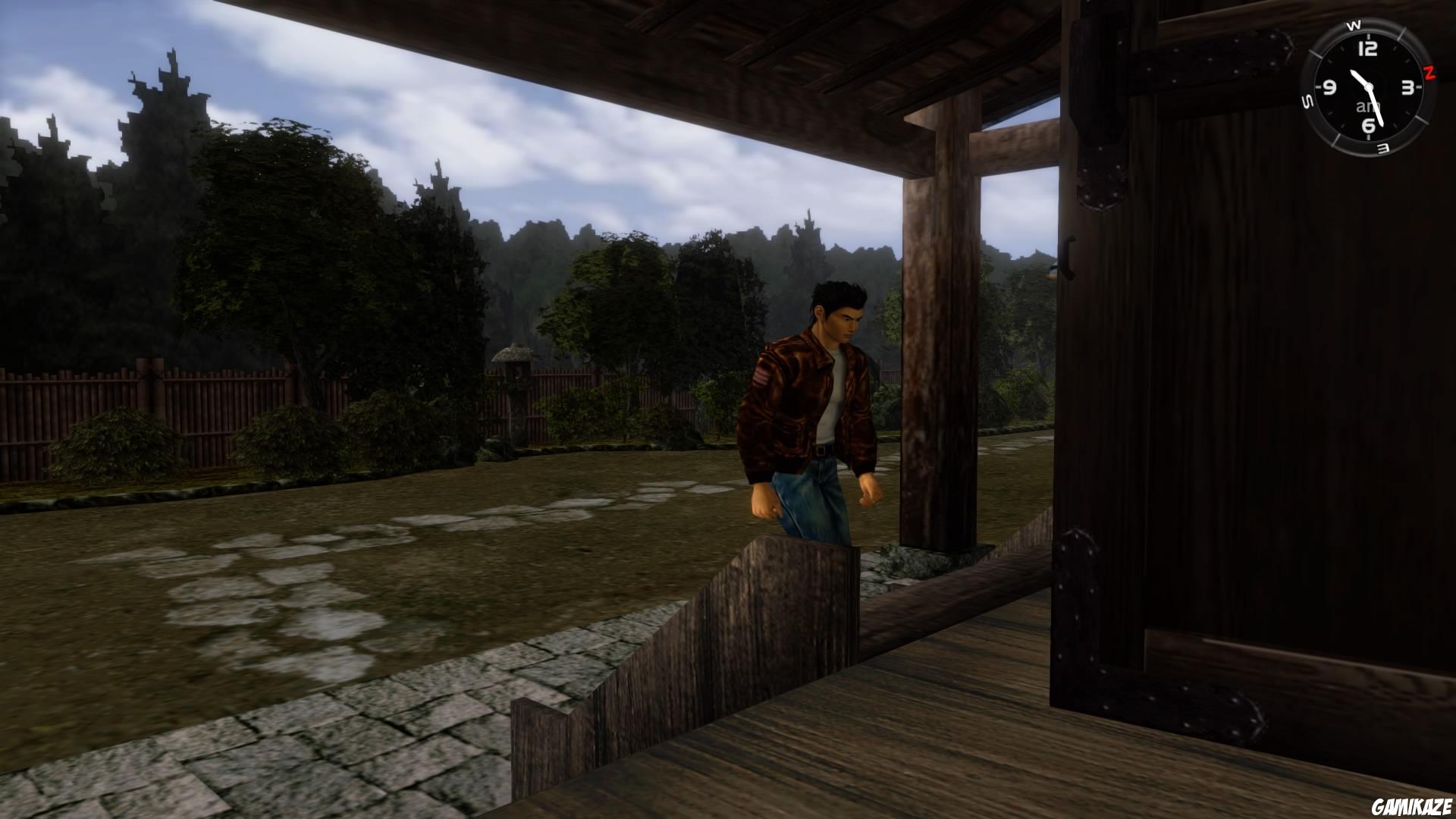Click the number 9 on the clock dial

[x=1329, y=88]
